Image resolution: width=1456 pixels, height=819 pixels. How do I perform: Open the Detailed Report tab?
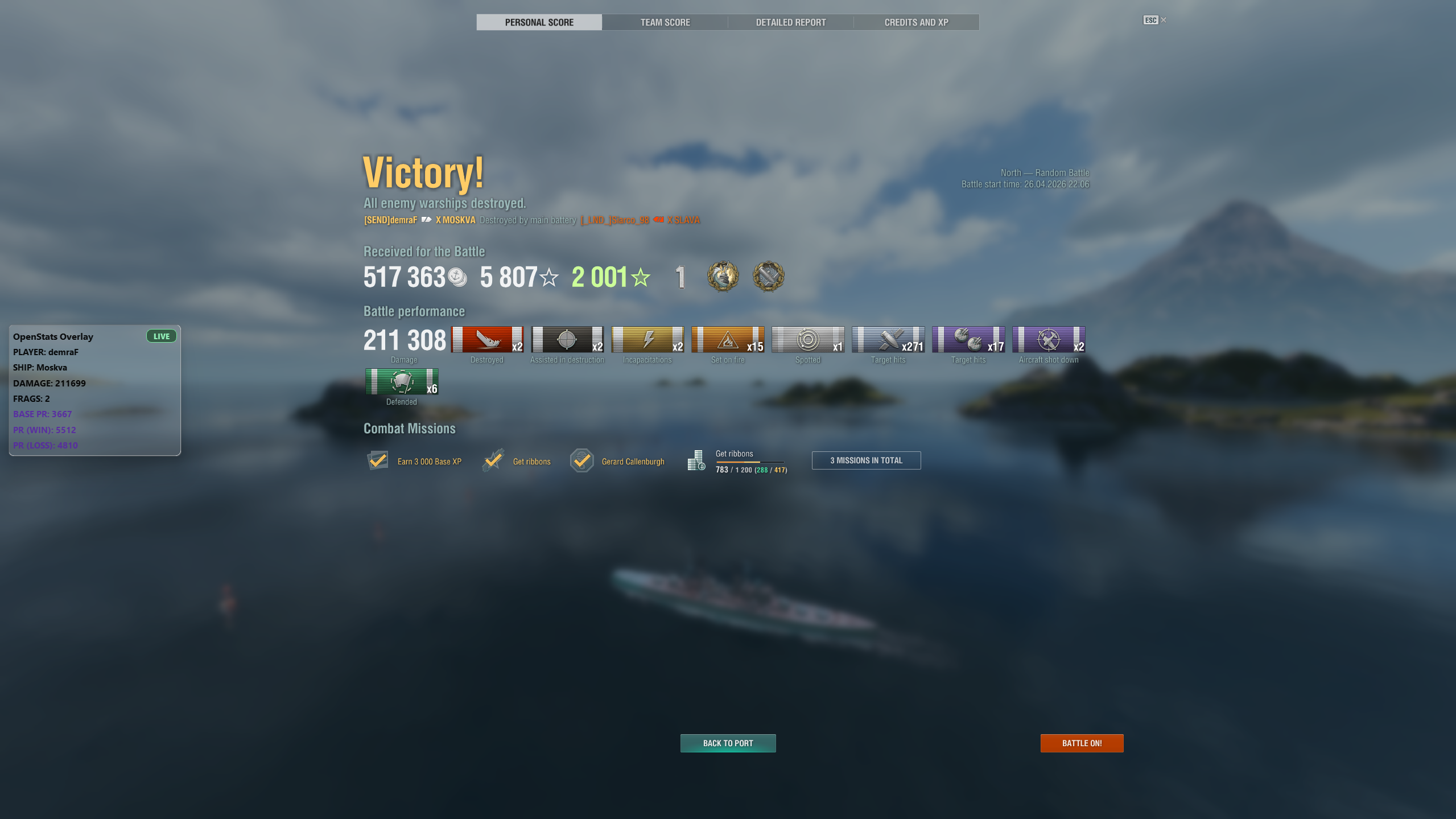[790, 22]
